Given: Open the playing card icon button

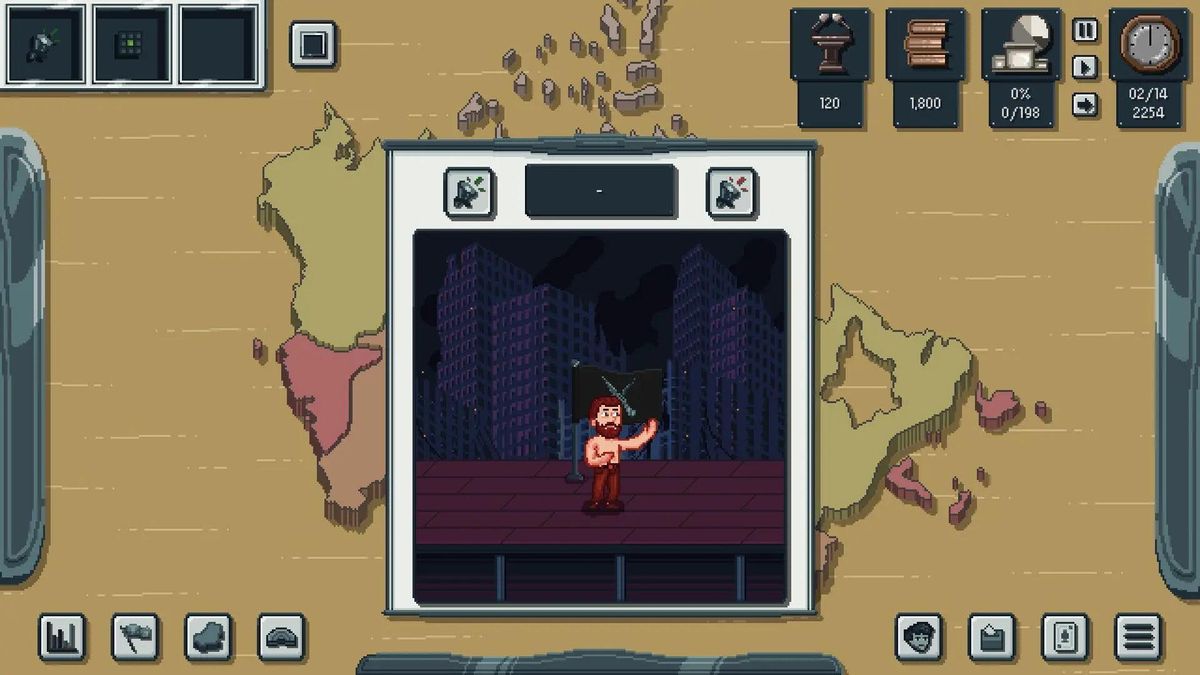Looking at the screenshot, I should 1065,637.
